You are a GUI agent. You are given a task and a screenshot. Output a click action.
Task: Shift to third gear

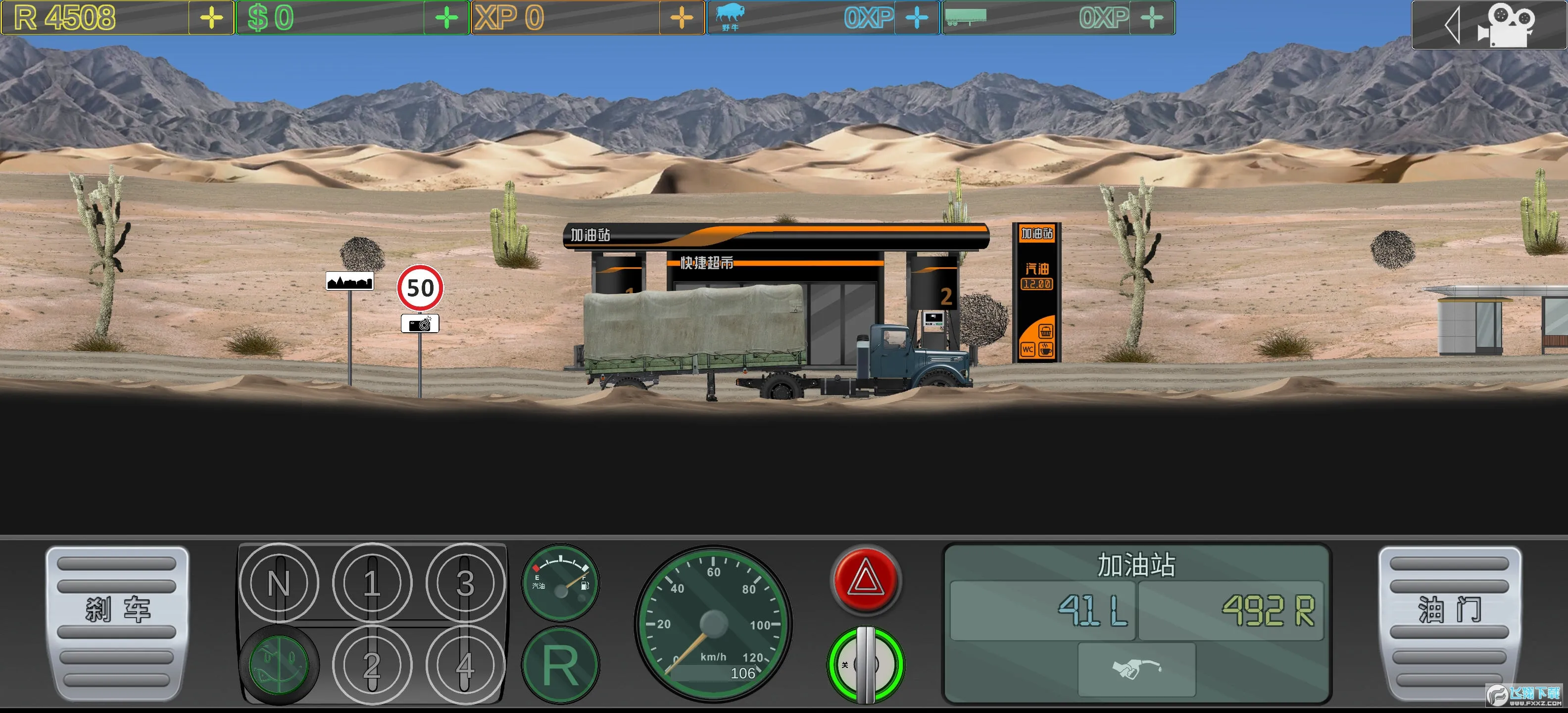pos(465,583)
